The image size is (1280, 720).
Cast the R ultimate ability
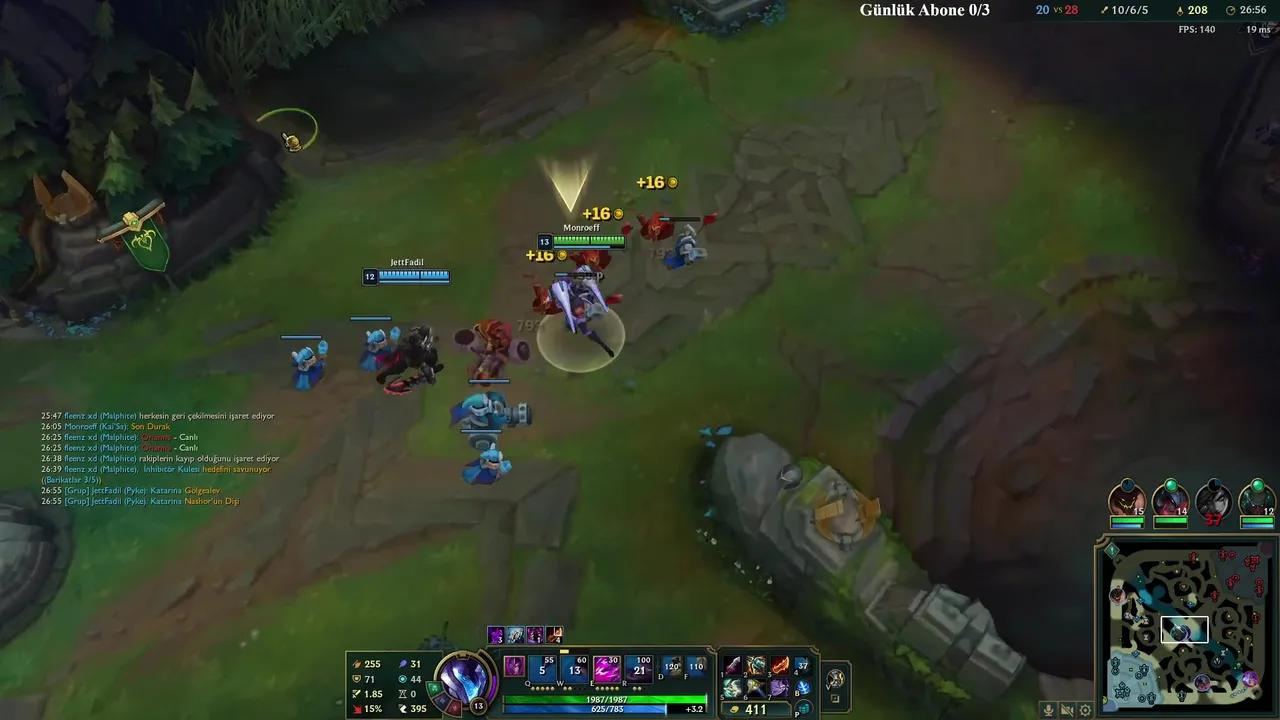639,670
